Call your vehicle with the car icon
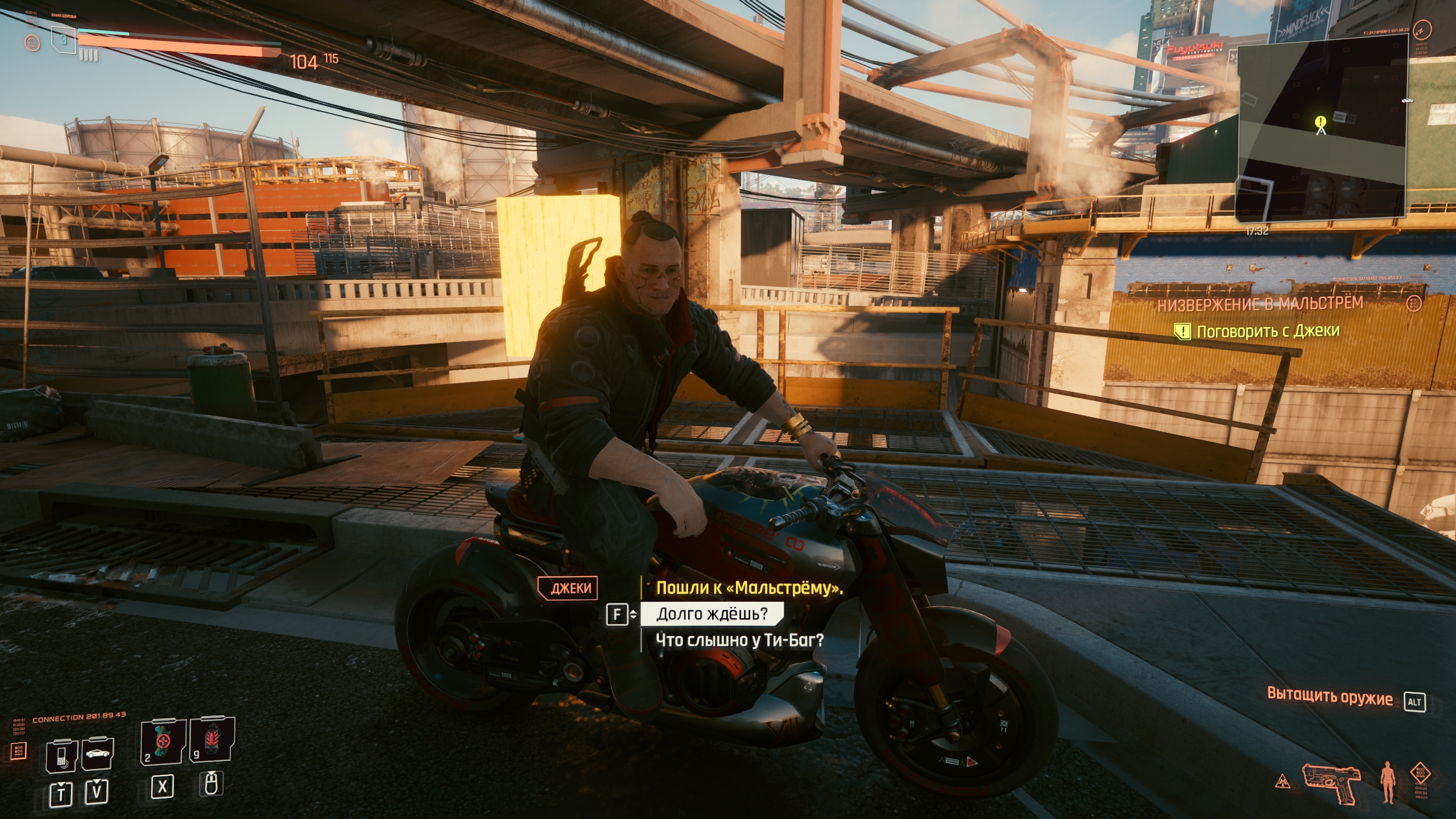Image resolution: width=1456 pixels, height=819 pixels. pyautogui.click(x=98, y=754)
